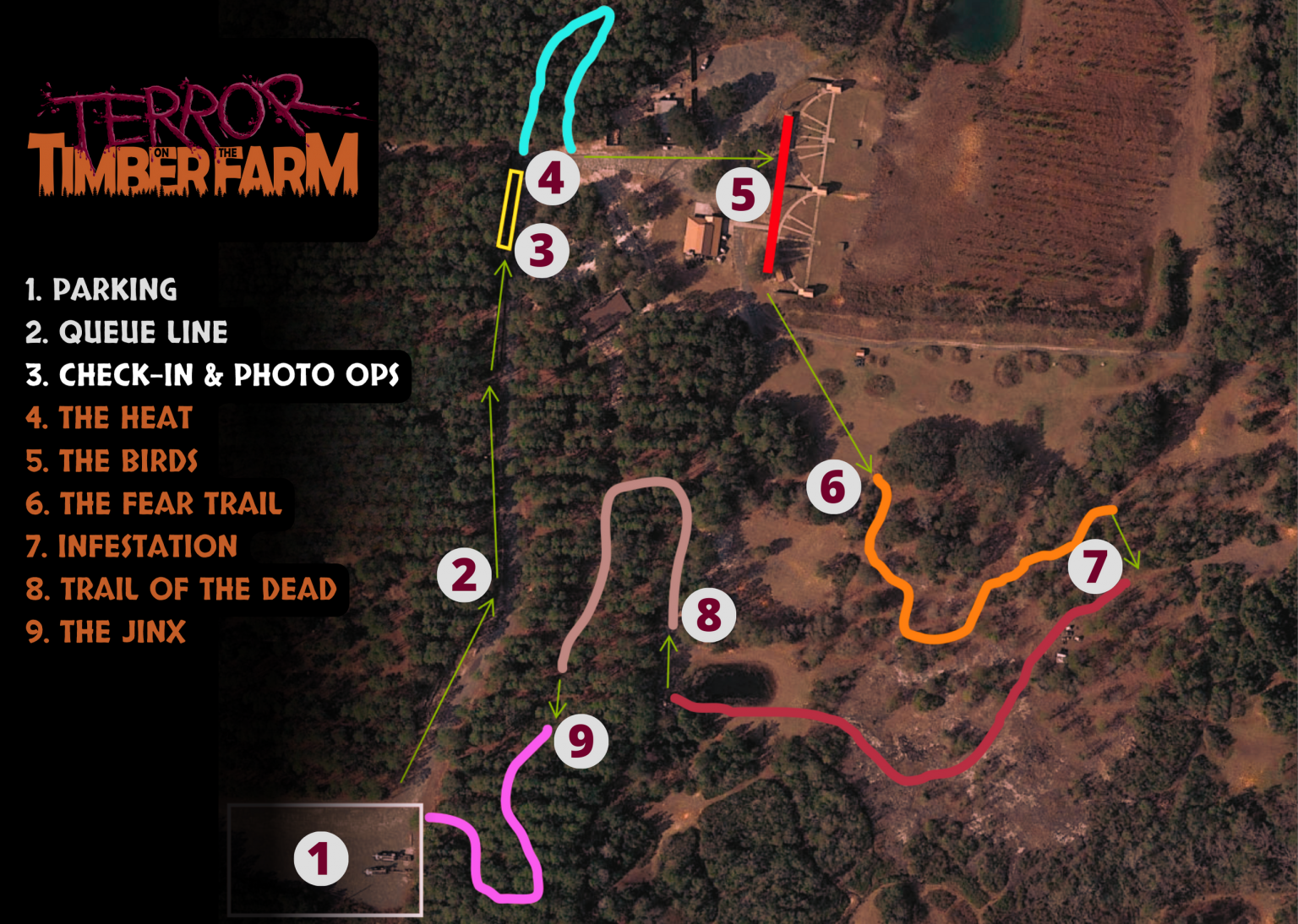The image size is (1298, 924).
Task: Click map marker number 3
Action: pos(542,250)
